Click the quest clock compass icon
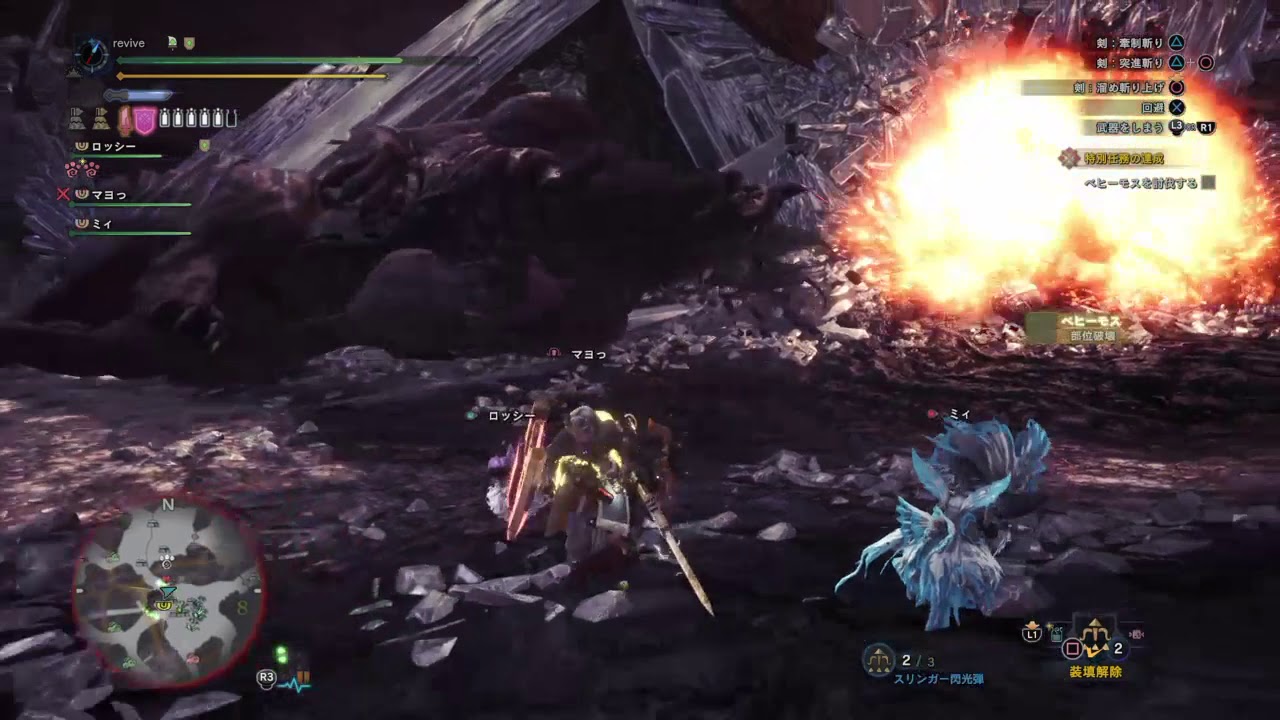This screenshot has width=1280, height=720. [x=91, y=54]
